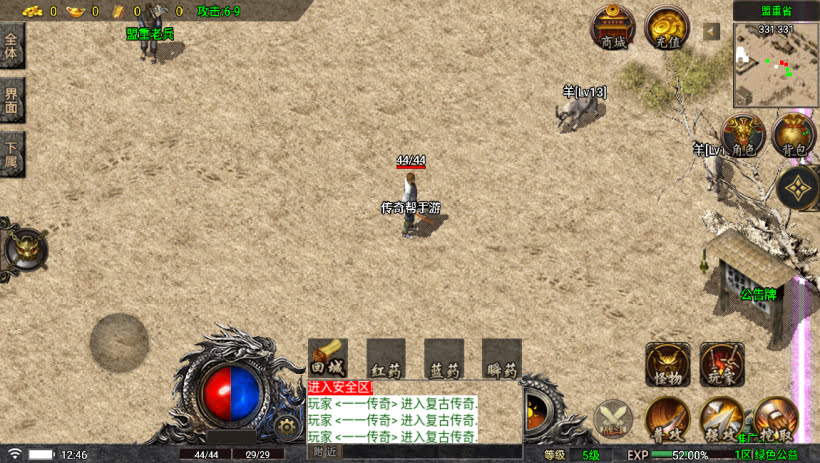Select the 玩家 player target button
Image resolution: width=820 pixels, height=463 pixels.
(x=721, y=364)
